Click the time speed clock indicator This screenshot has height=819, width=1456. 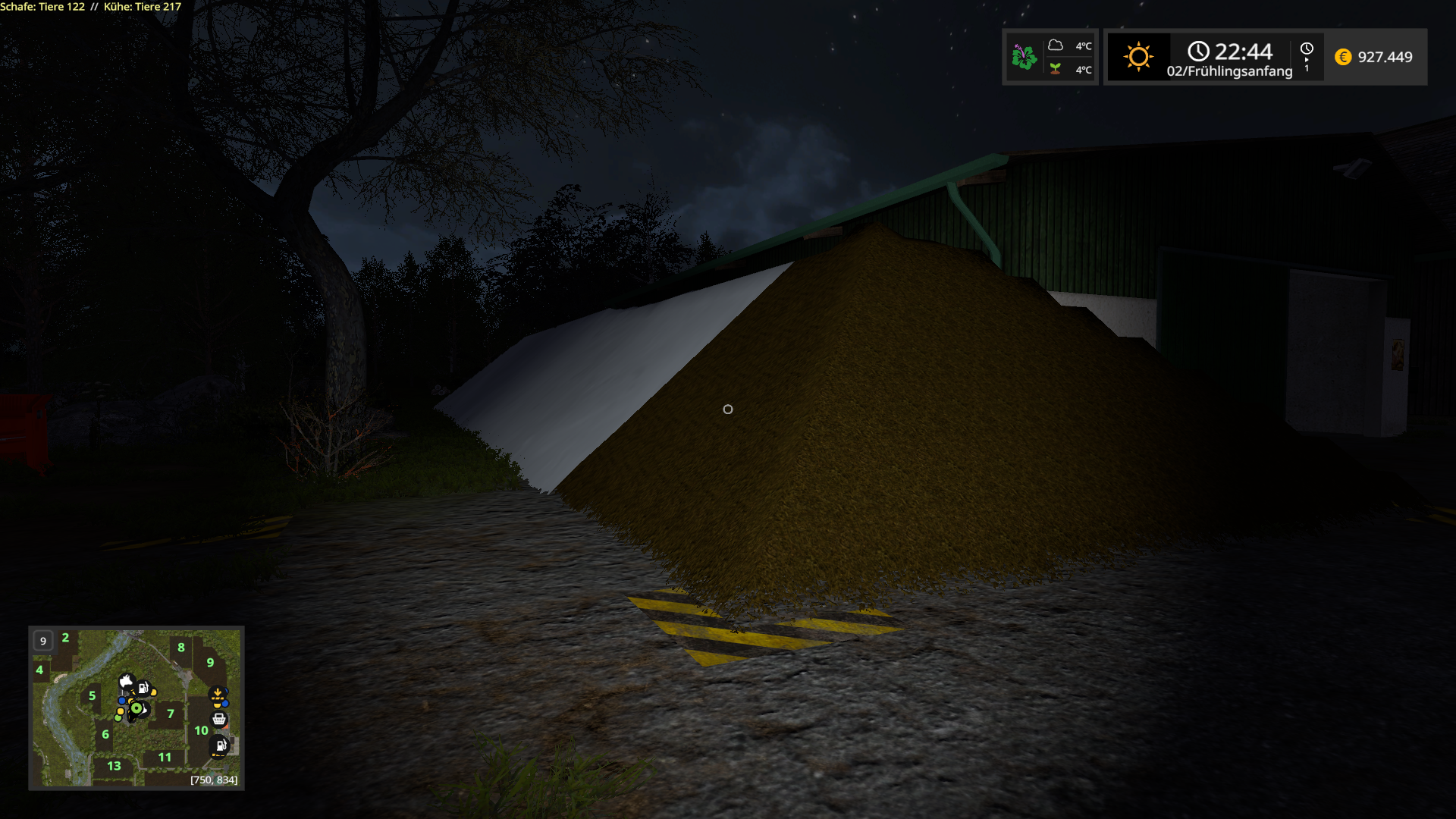pos(1307,57)
